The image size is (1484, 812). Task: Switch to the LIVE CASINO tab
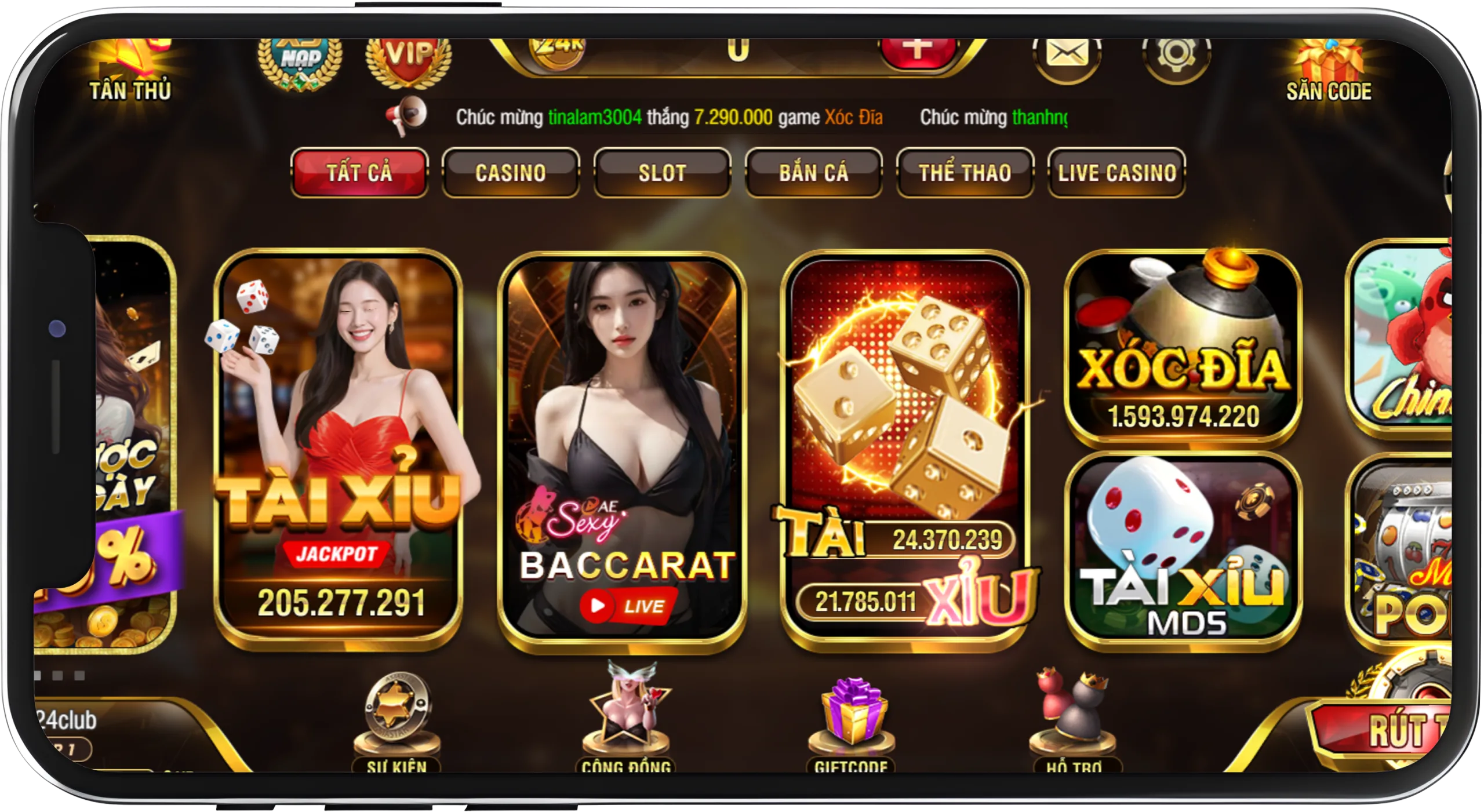1117,172
